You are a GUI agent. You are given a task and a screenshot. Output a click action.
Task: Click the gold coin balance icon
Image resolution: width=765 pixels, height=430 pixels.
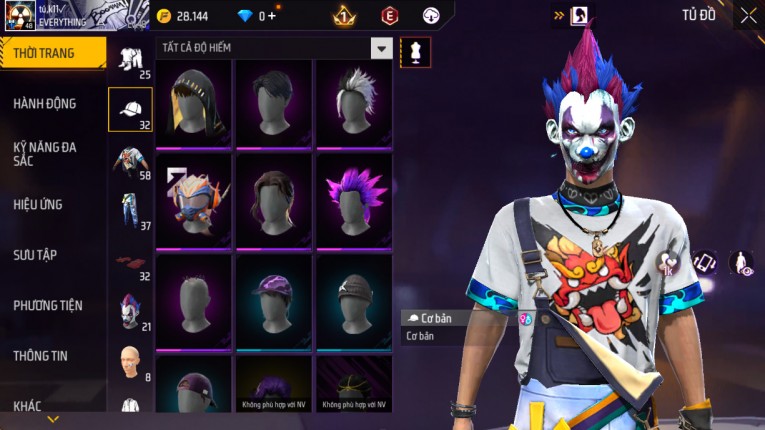click(x=165, y=16)
